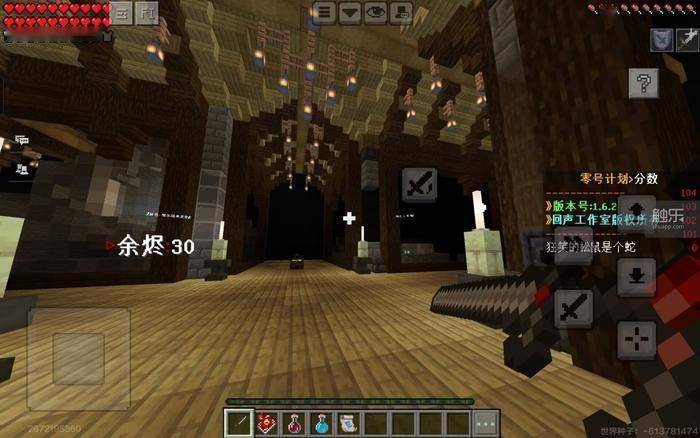
Task: Tap the question mark help button
Action: (644, 82)
